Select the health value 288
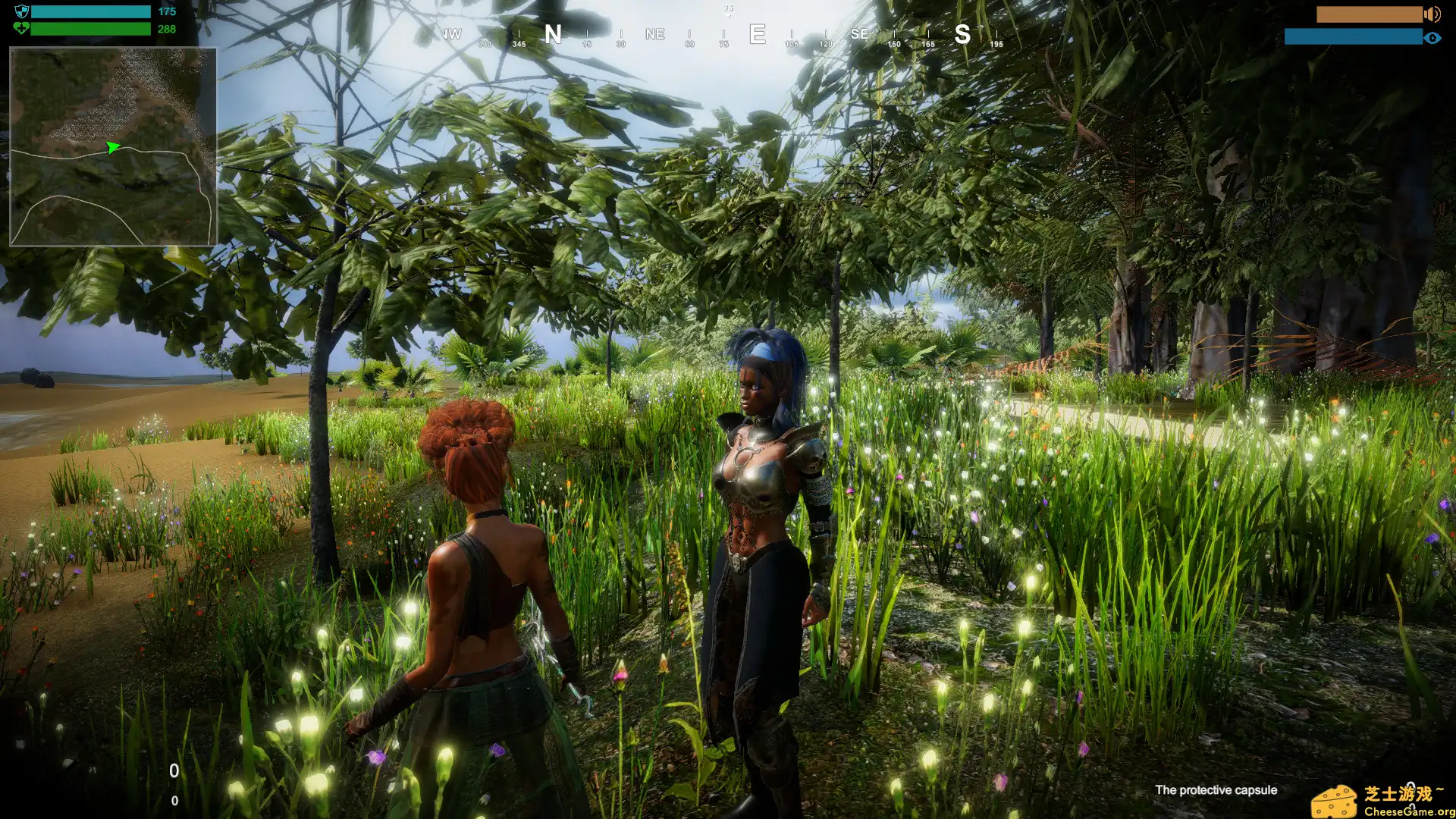This screenshot has height=819, width=1456. coord(167,29)
